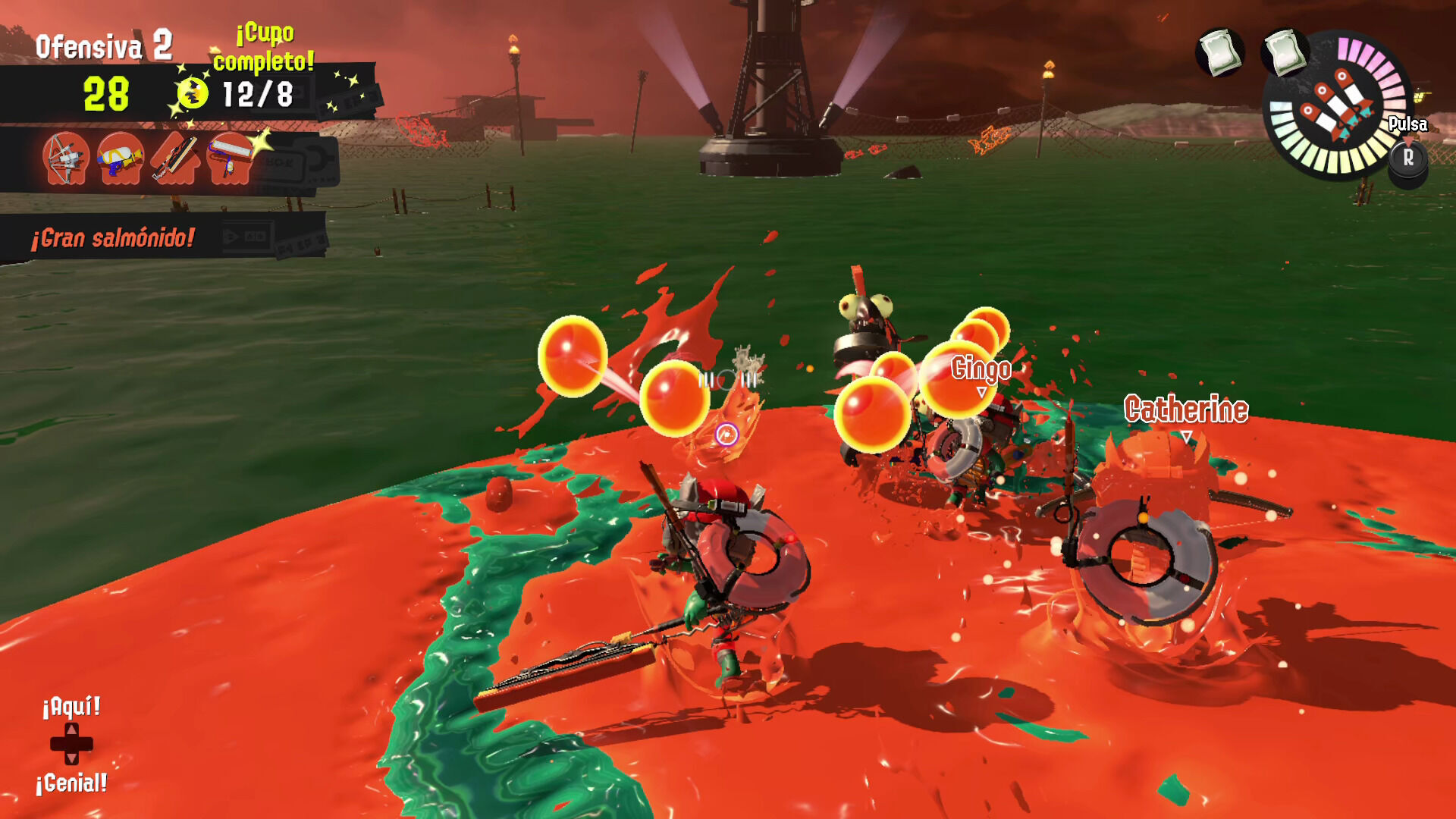Viewport: 1456px width, 819px height.
Task: Select the Tri-Stringer bow teammate icon
Action: tap(66, 158)
